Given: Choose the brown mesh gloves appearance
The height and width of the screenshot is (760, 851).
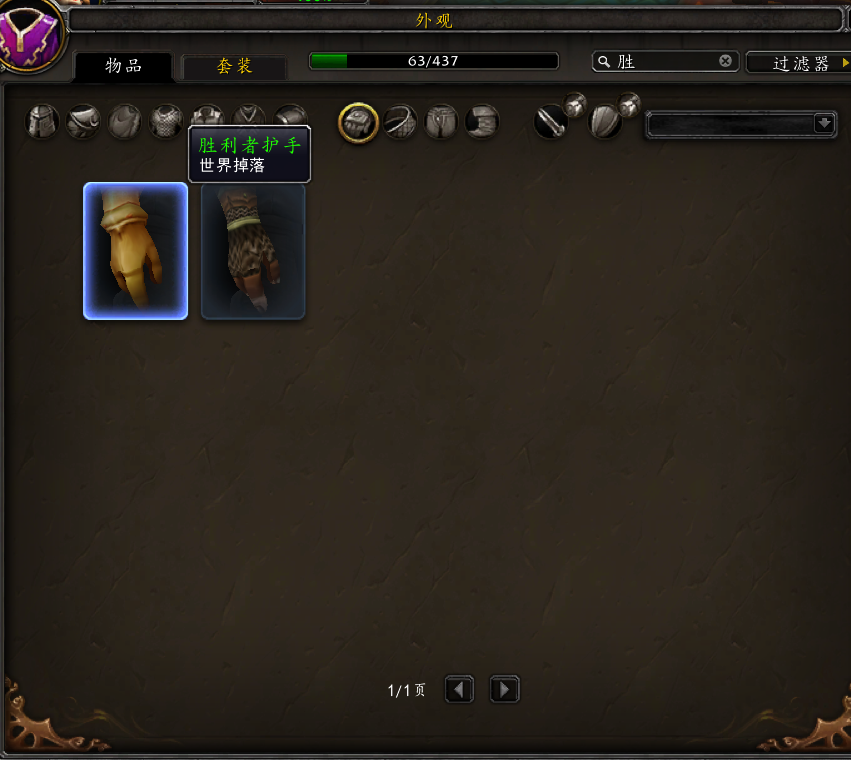Looking at the screenshot, I should pyautogui.click(x=253, y=251).
